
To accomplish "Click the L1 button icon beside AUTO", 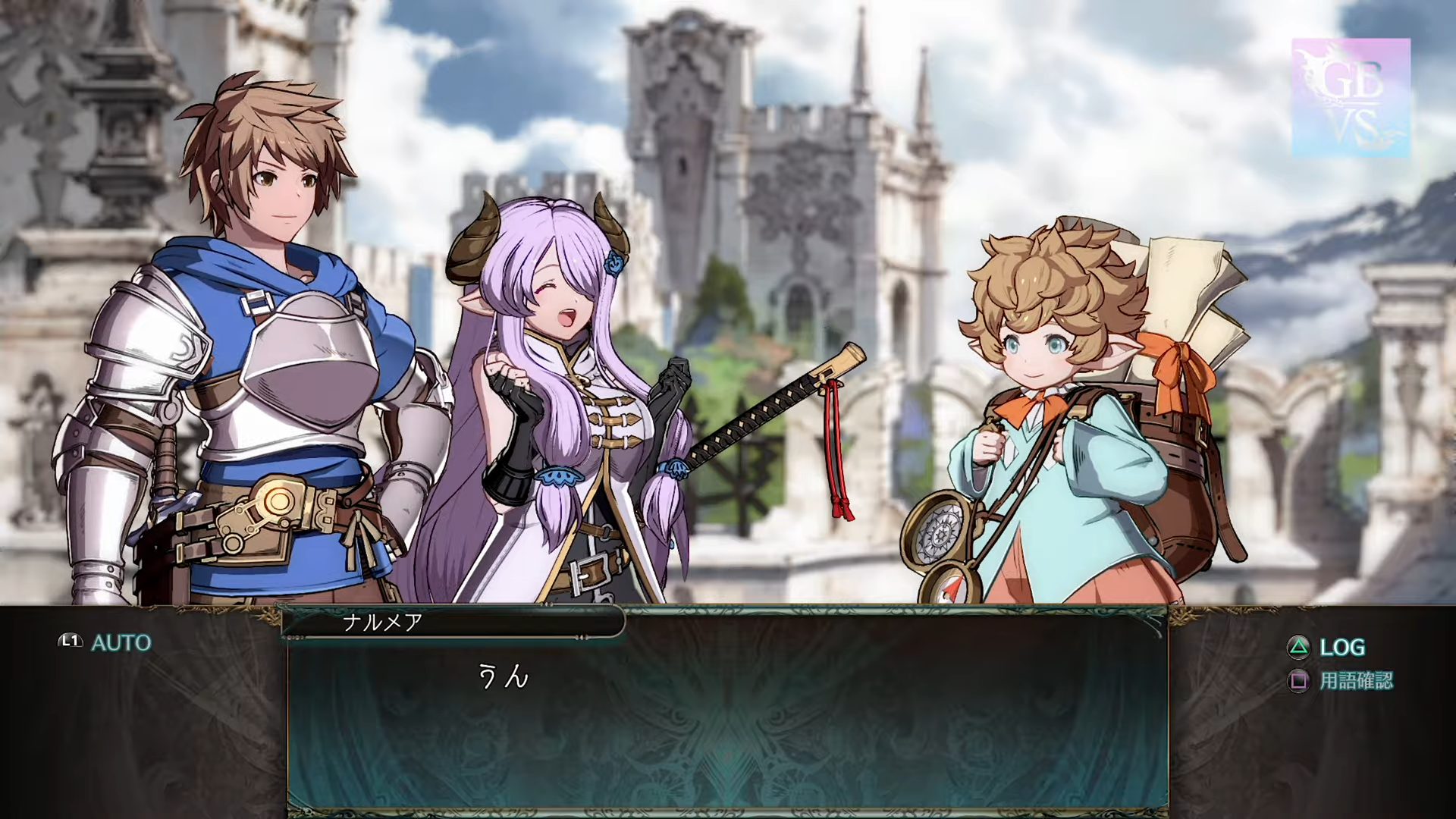I will [69, 642].
